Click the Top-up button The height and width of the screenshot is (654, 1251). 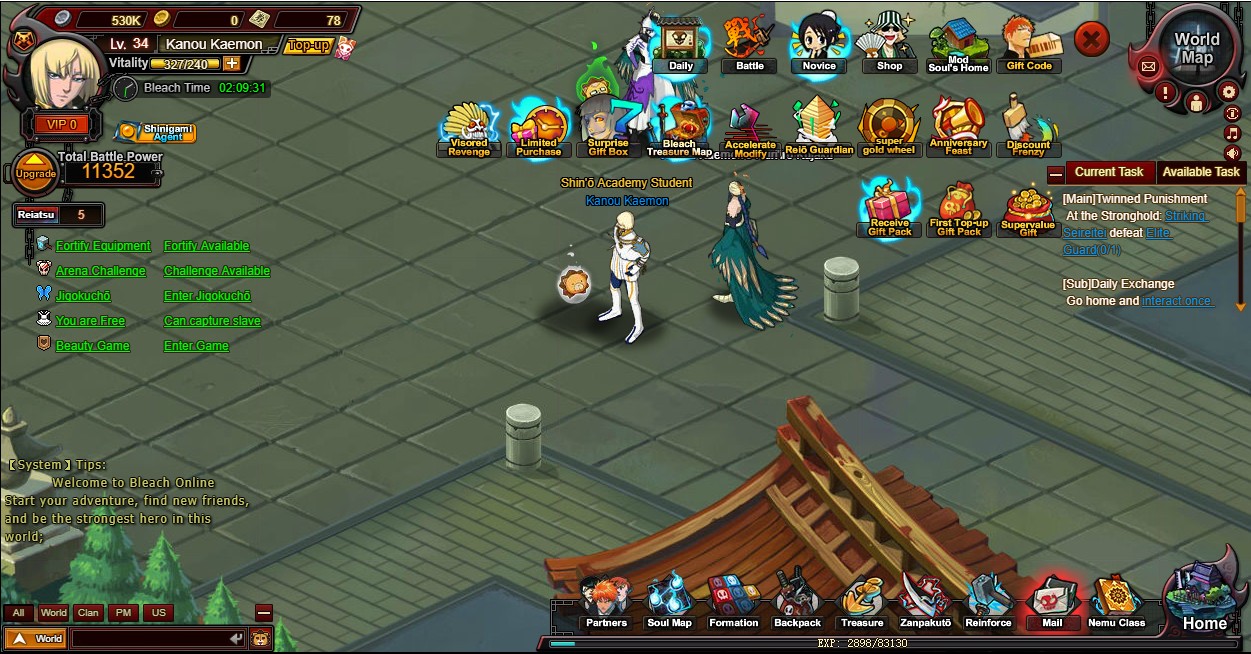(x=308, y=45)
